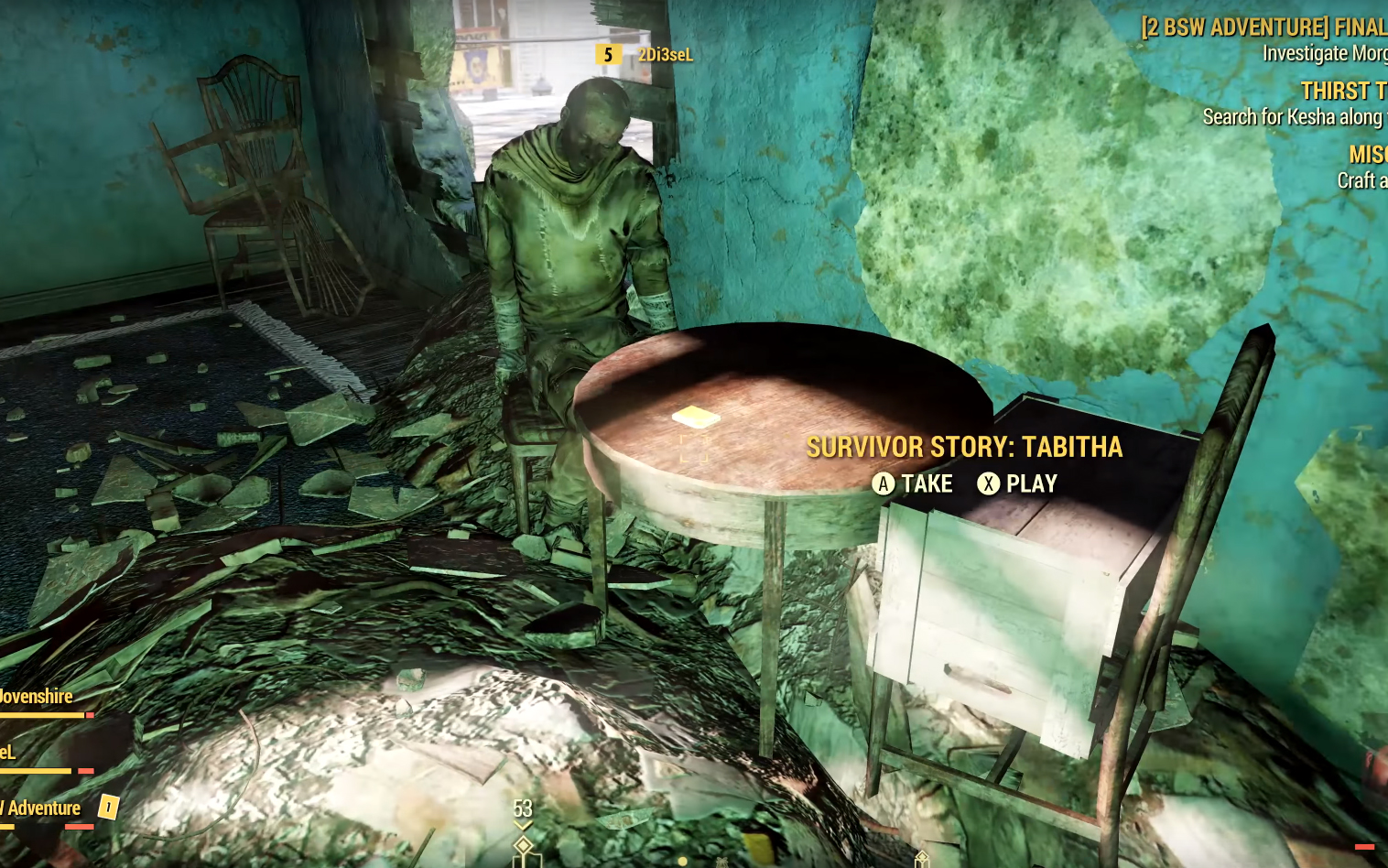
Task: Click the 2Di3seL player nameplate
Action: pos(665,55)
